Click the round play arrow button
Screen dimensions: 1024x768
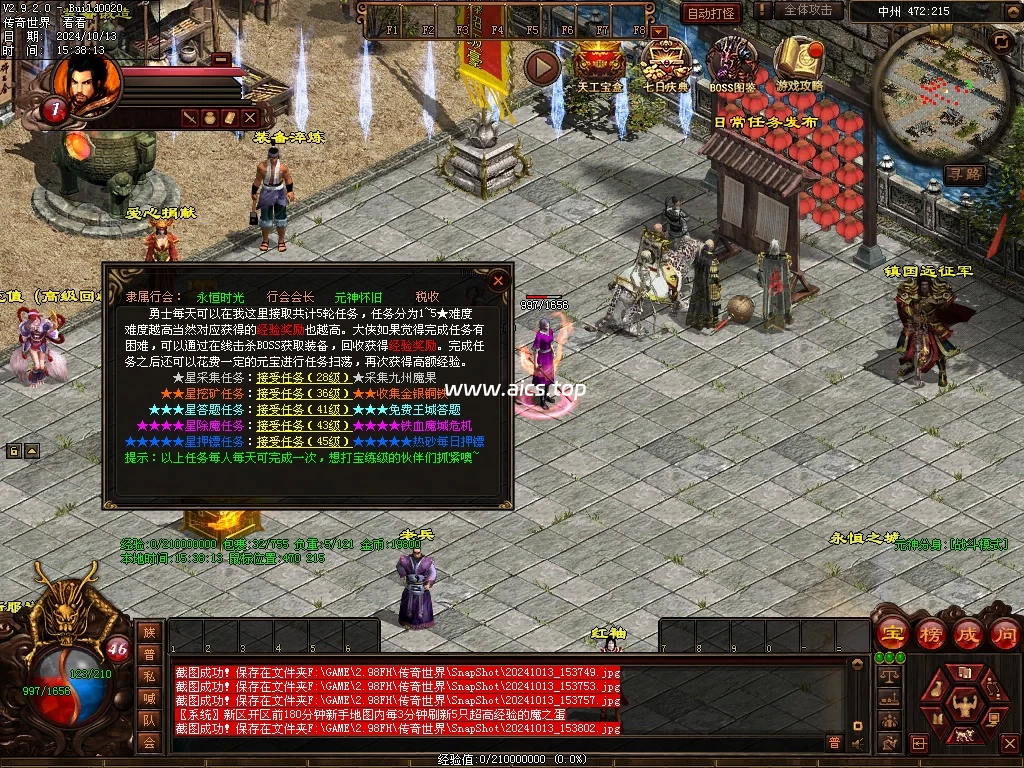tap(543, 67)
